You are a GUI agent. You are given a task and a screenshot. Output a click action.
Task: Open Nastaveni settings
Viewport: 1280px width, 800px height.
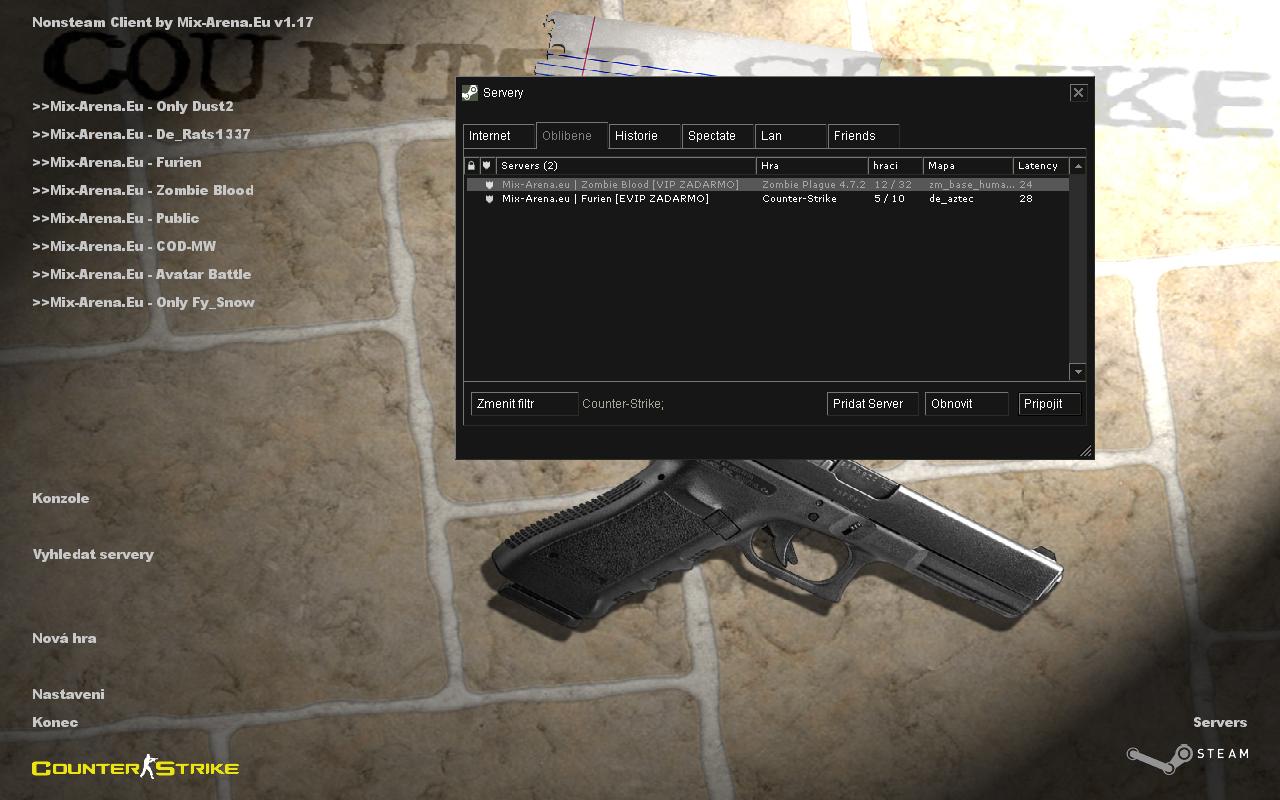pyautogui.click(x=68, y=694)
